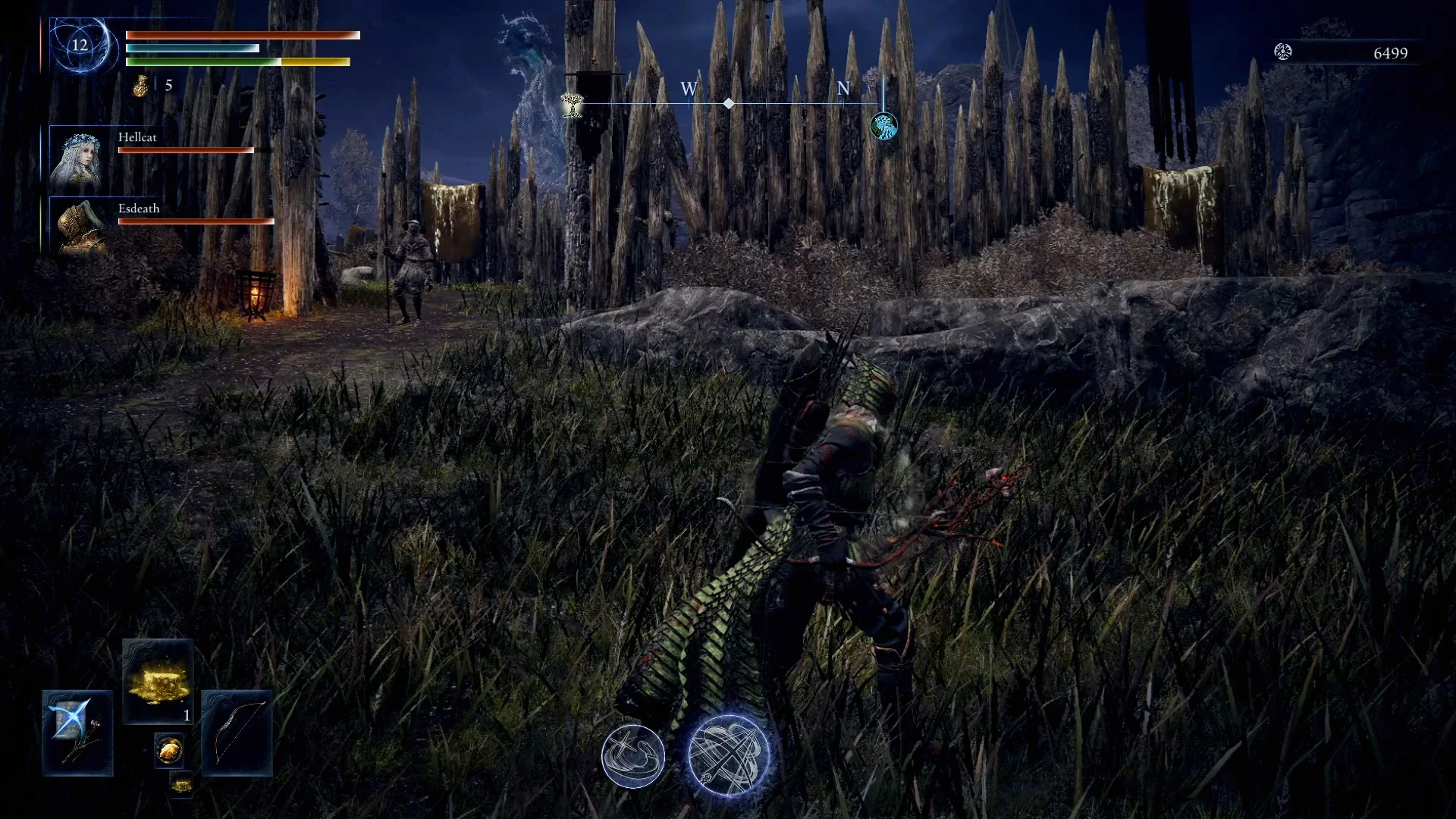The image size is (1456, 819).
Task: Click the W label on the compass
Action: coord(688,89)
